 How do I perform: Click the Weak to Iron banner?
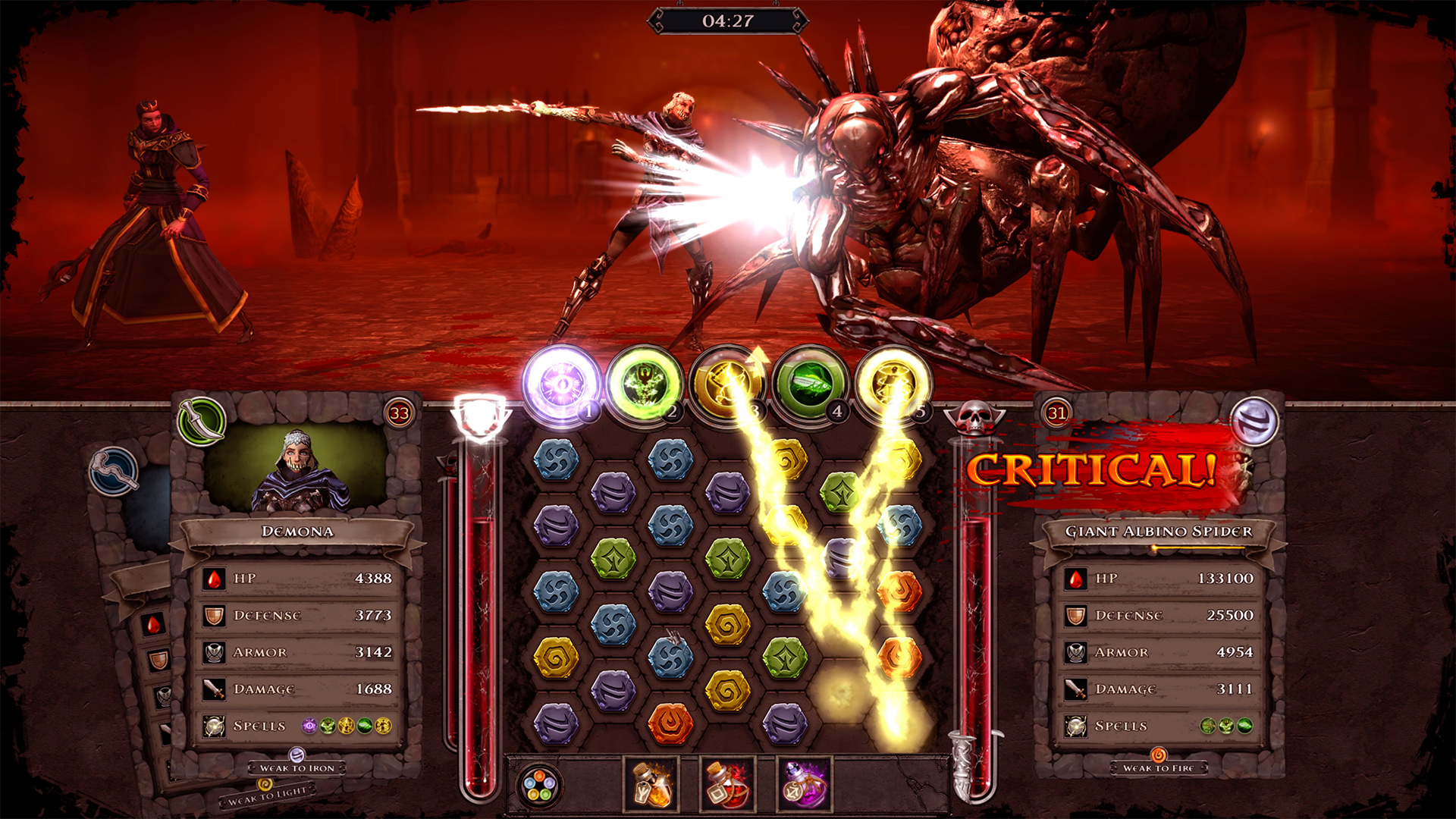coord(296,769)
